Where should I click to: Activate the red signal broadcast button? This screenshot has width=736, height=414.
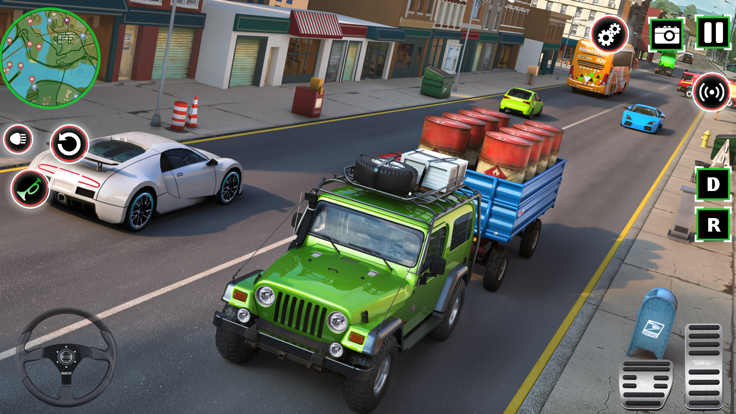click(711, 92)
